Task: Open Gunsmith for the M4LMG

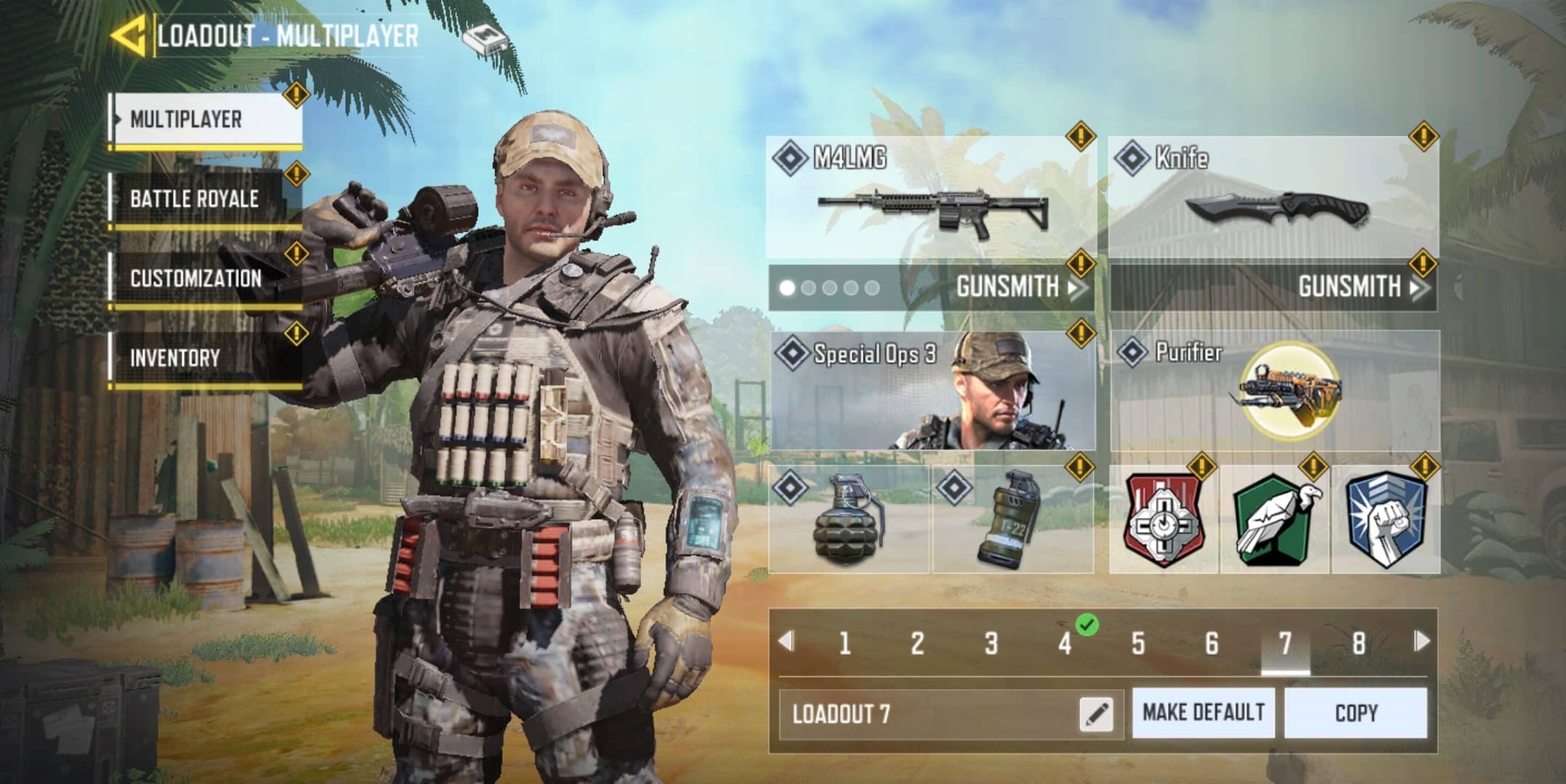Action: [x=1017, y=287]
